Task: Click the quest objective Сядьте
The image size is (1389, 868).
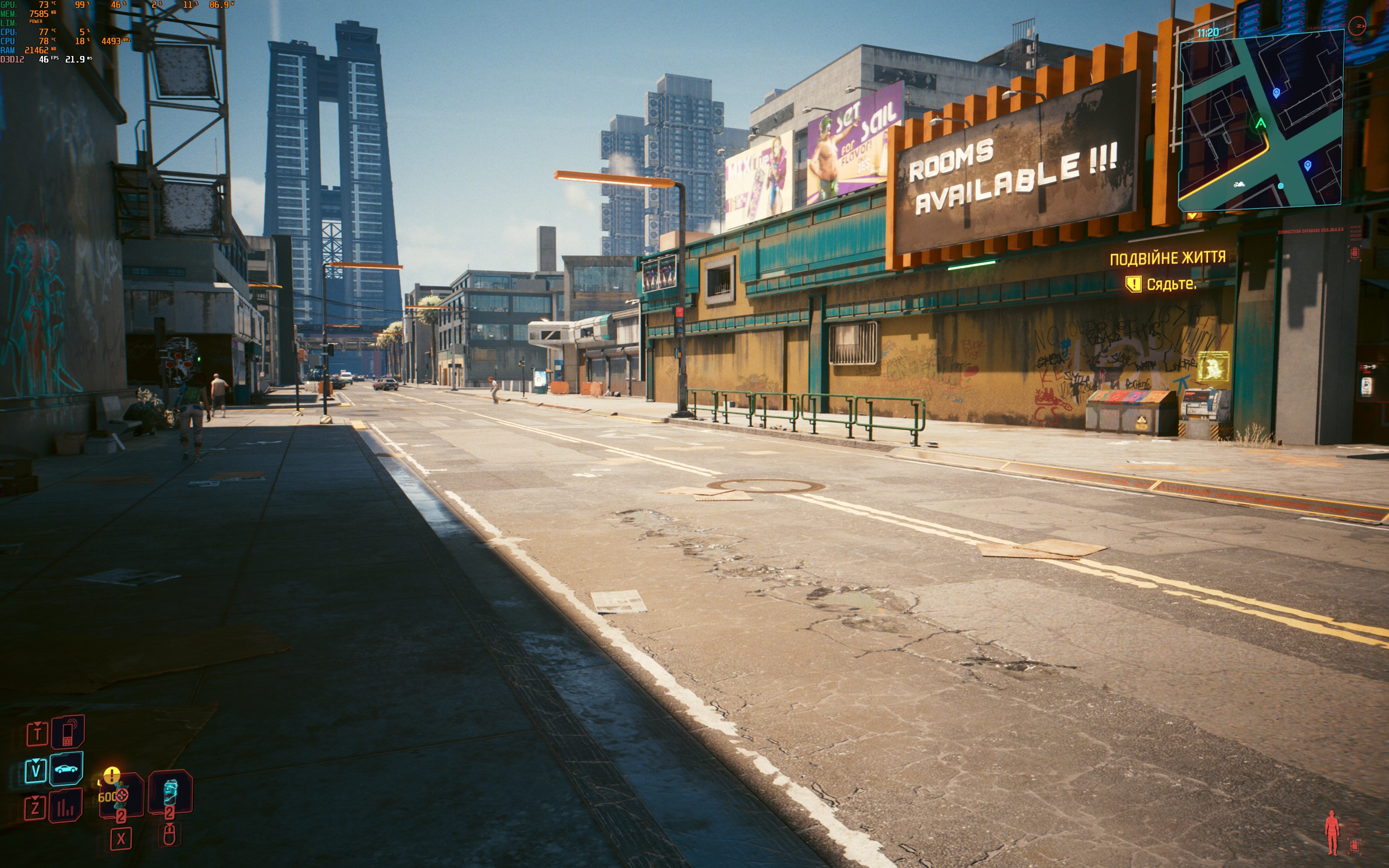Action: pyautogui.click(x=1171, y=284)
